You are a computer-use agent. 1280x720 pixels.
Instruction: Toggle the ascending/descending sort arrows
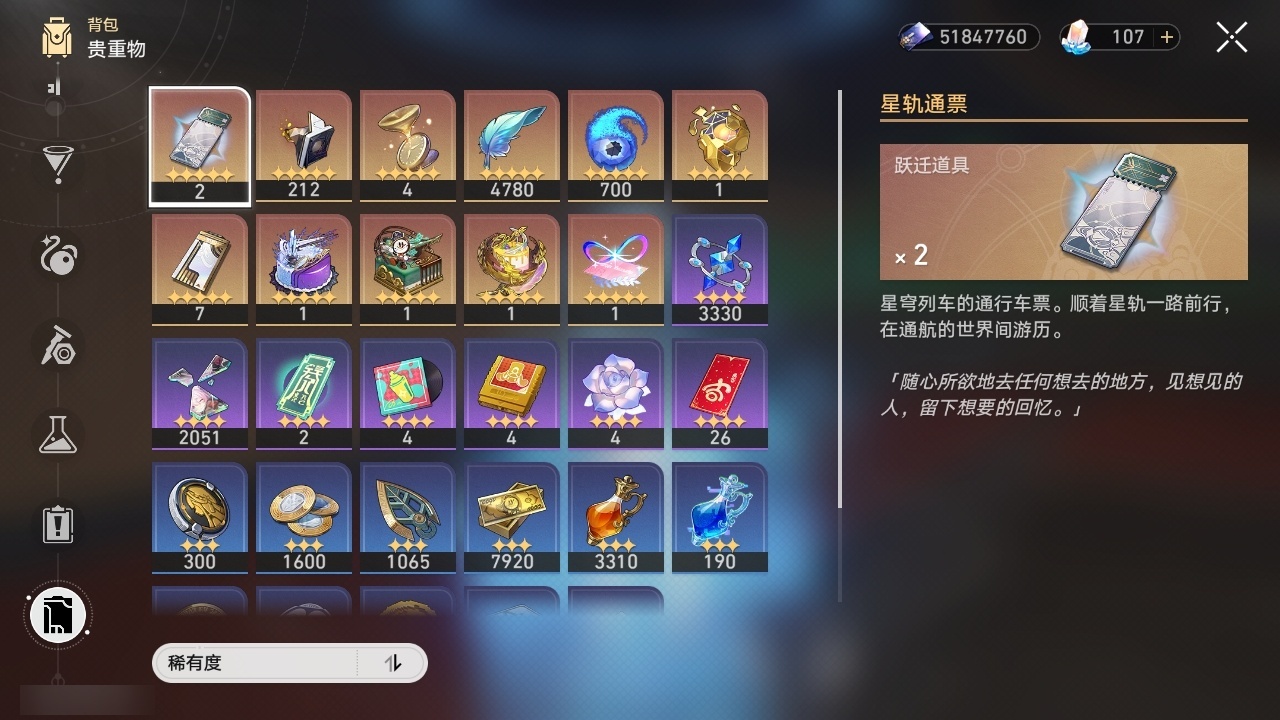tap(396, 663)
